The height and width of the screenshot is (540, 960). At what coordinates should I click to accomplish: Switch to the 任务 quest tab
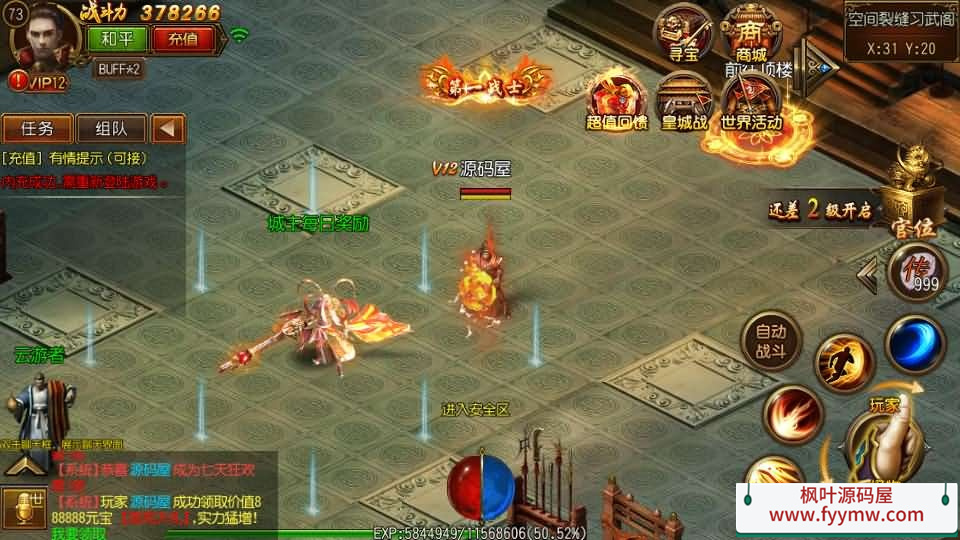point(36,128)
